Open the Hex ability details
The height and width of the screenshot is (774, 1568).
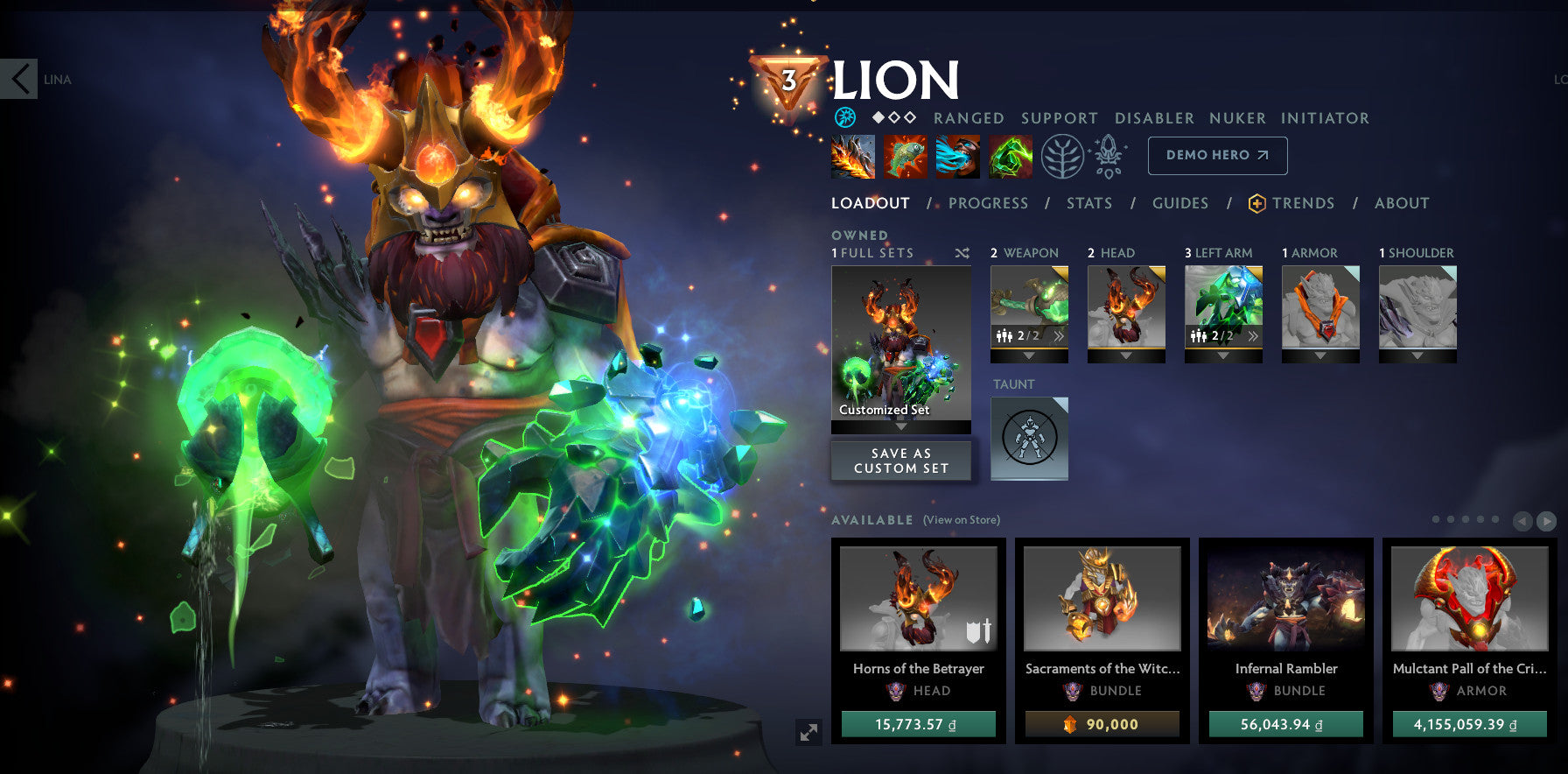point(905,156)
